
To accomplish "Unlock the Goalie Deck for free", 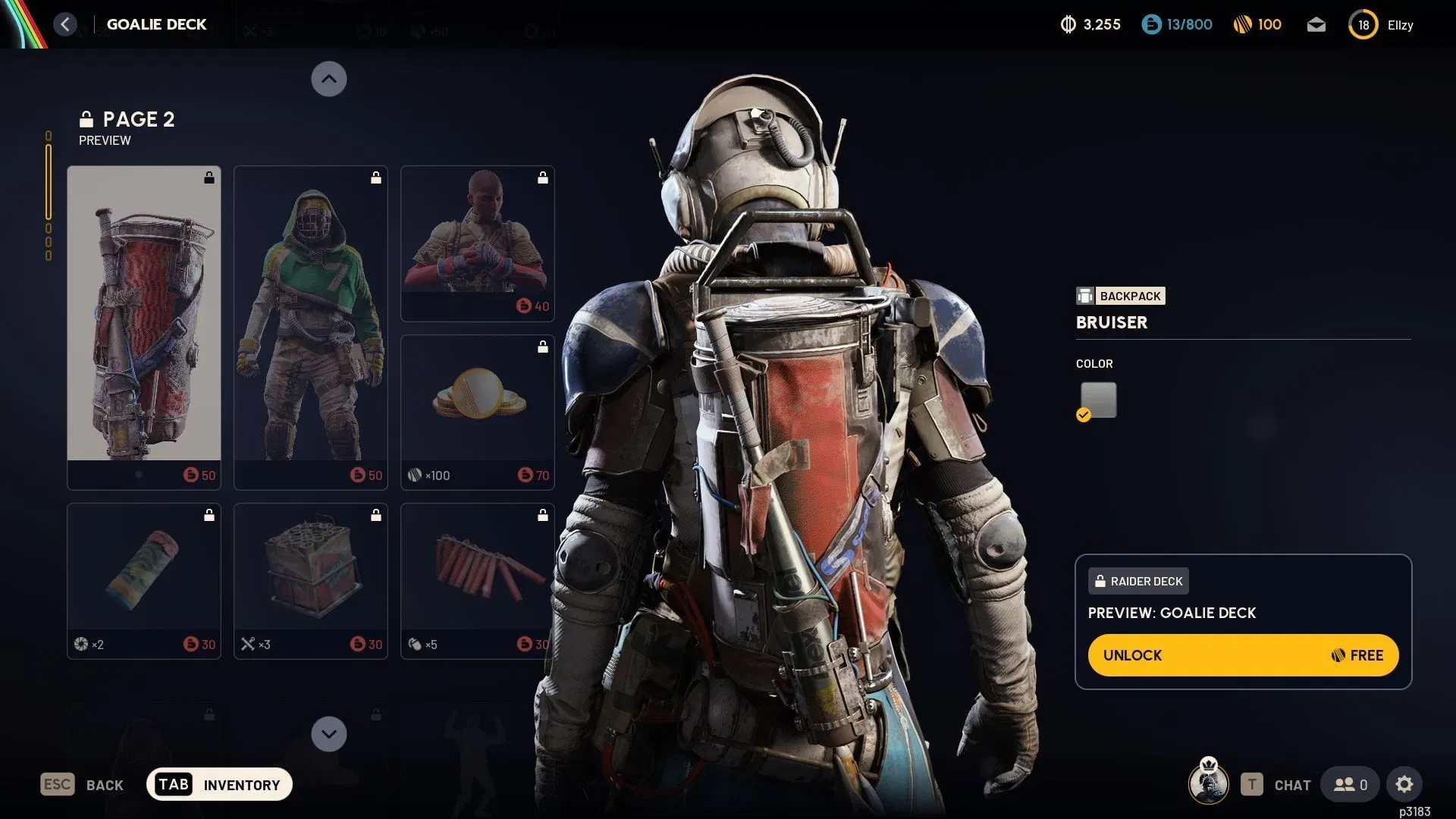I will tap(1243, 655).
